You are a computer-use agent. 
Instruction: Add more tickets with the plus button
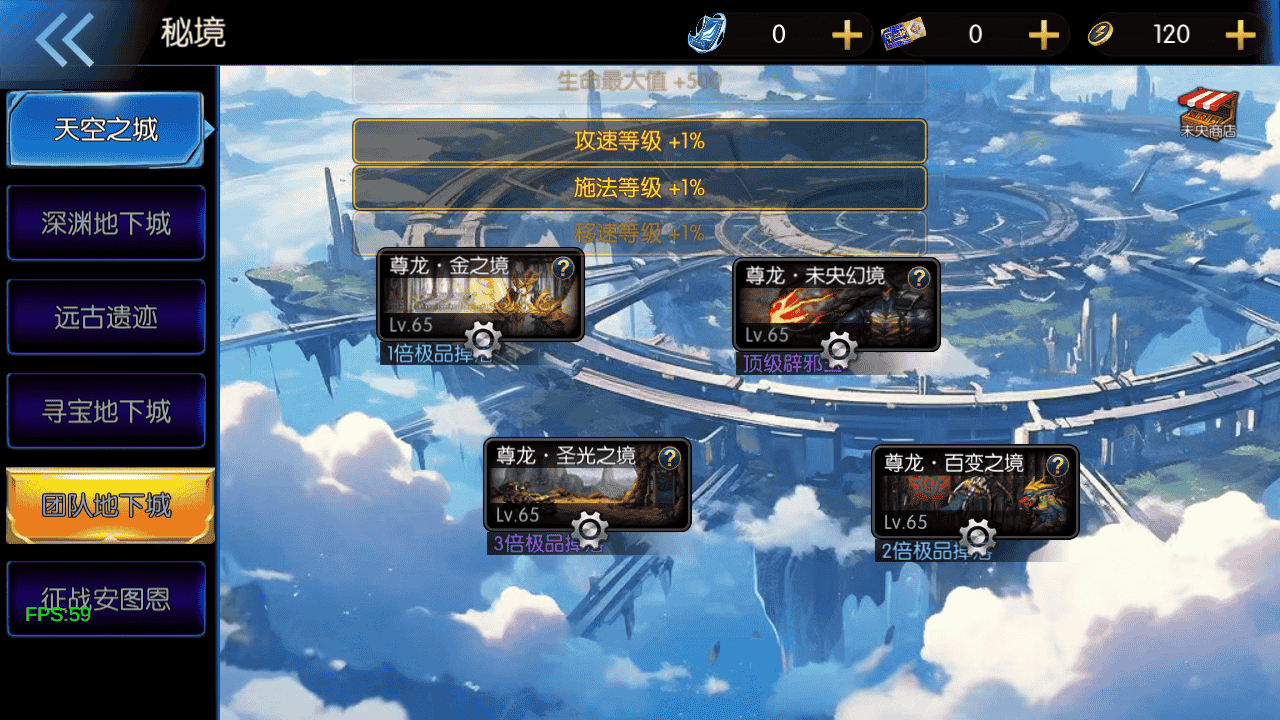[1043, 35]
